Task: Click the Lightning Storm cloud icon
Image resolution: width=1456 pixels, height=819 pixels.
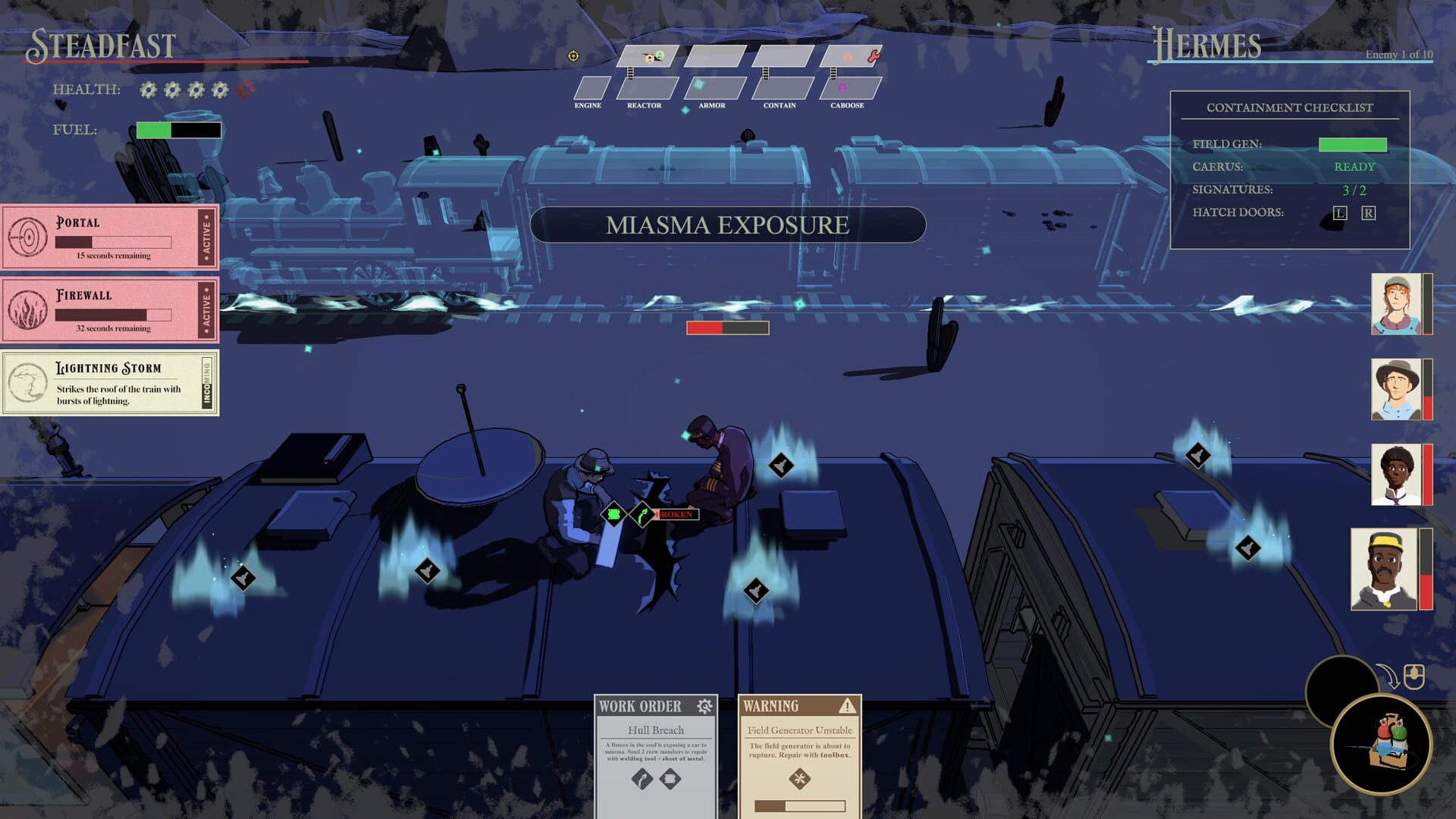Action: click(28, 381)
